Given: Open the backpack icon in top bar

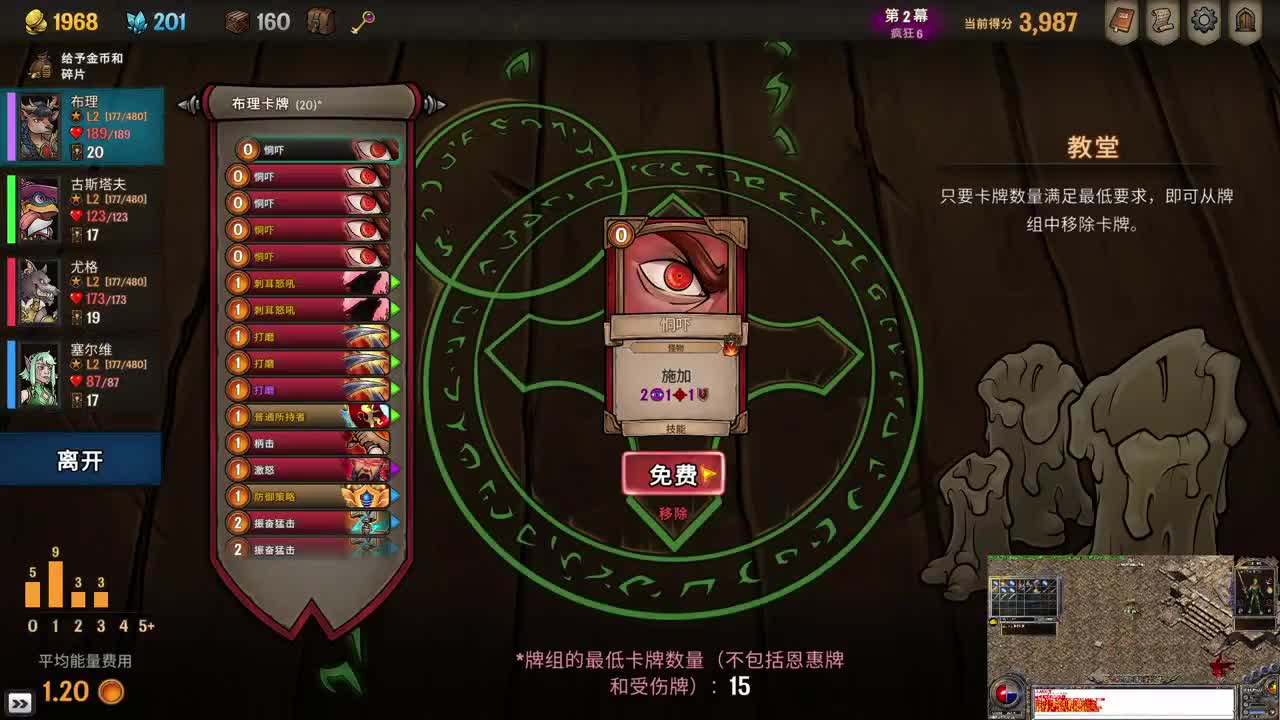Looking at the screenshot, I should [319, 21].
